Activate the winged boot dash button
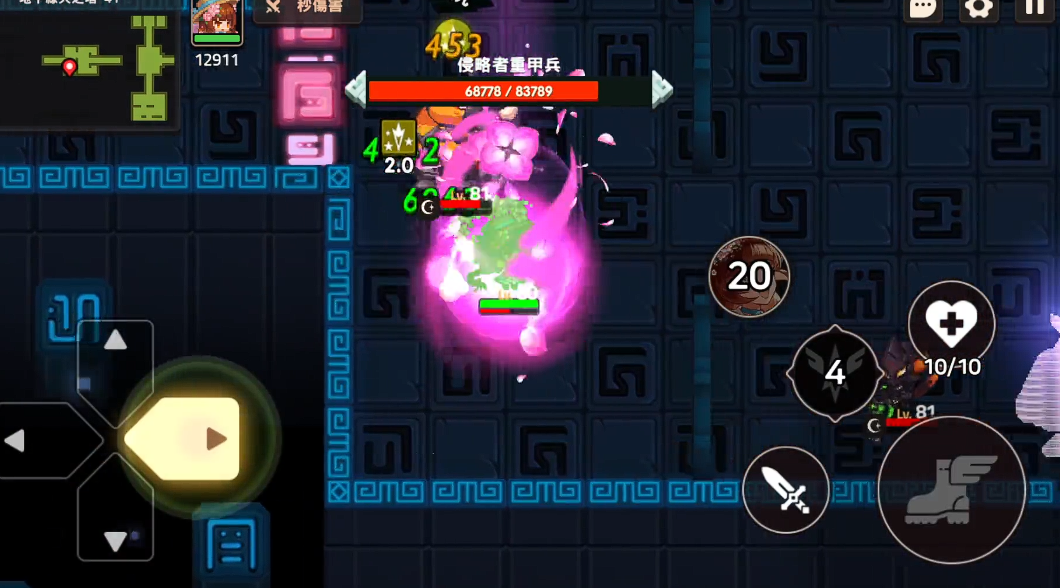 pyautogui.click(x=951, y=490)
